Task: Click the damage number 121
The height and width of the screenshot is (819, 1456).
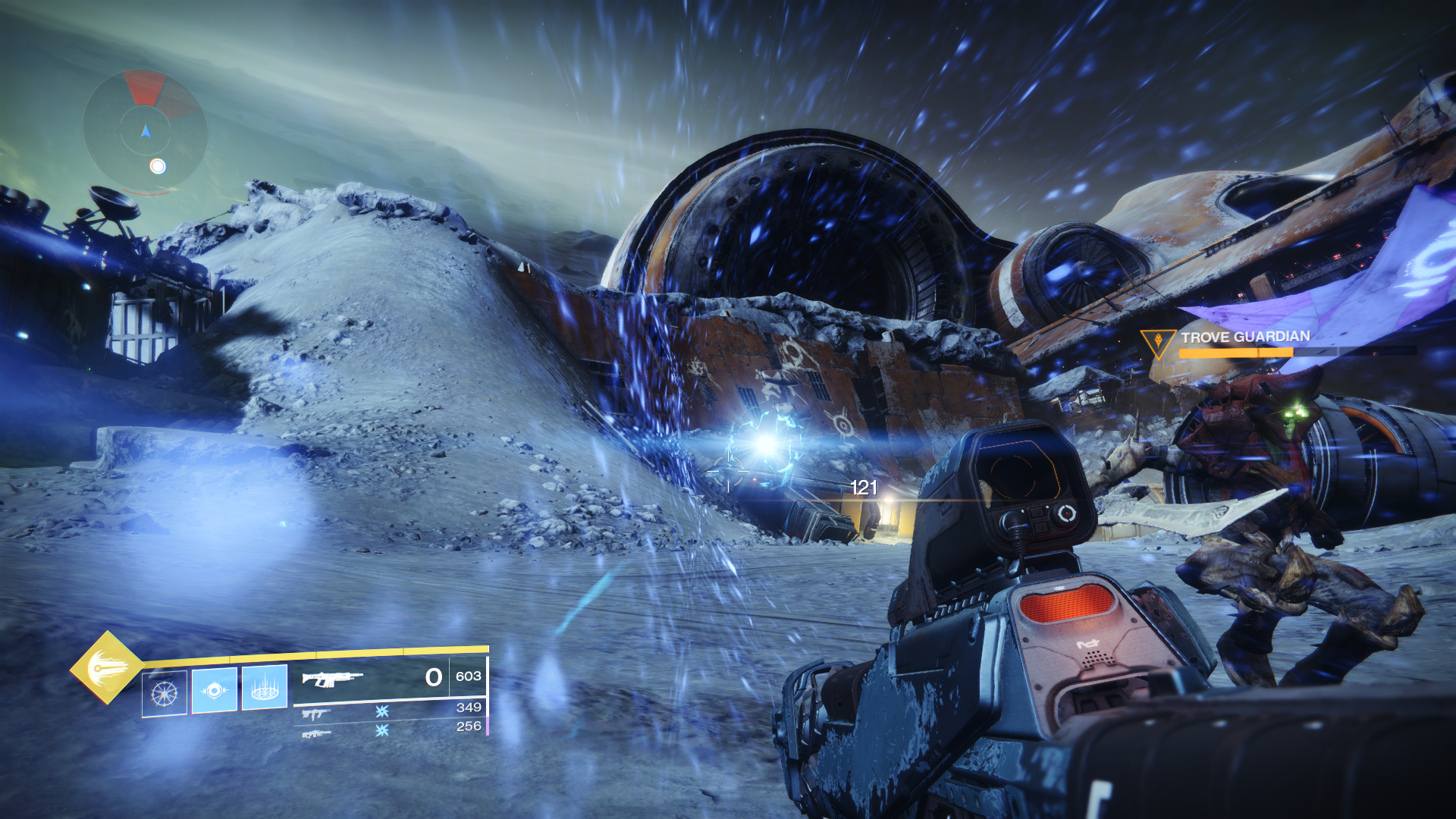Action: coord(864,489)
